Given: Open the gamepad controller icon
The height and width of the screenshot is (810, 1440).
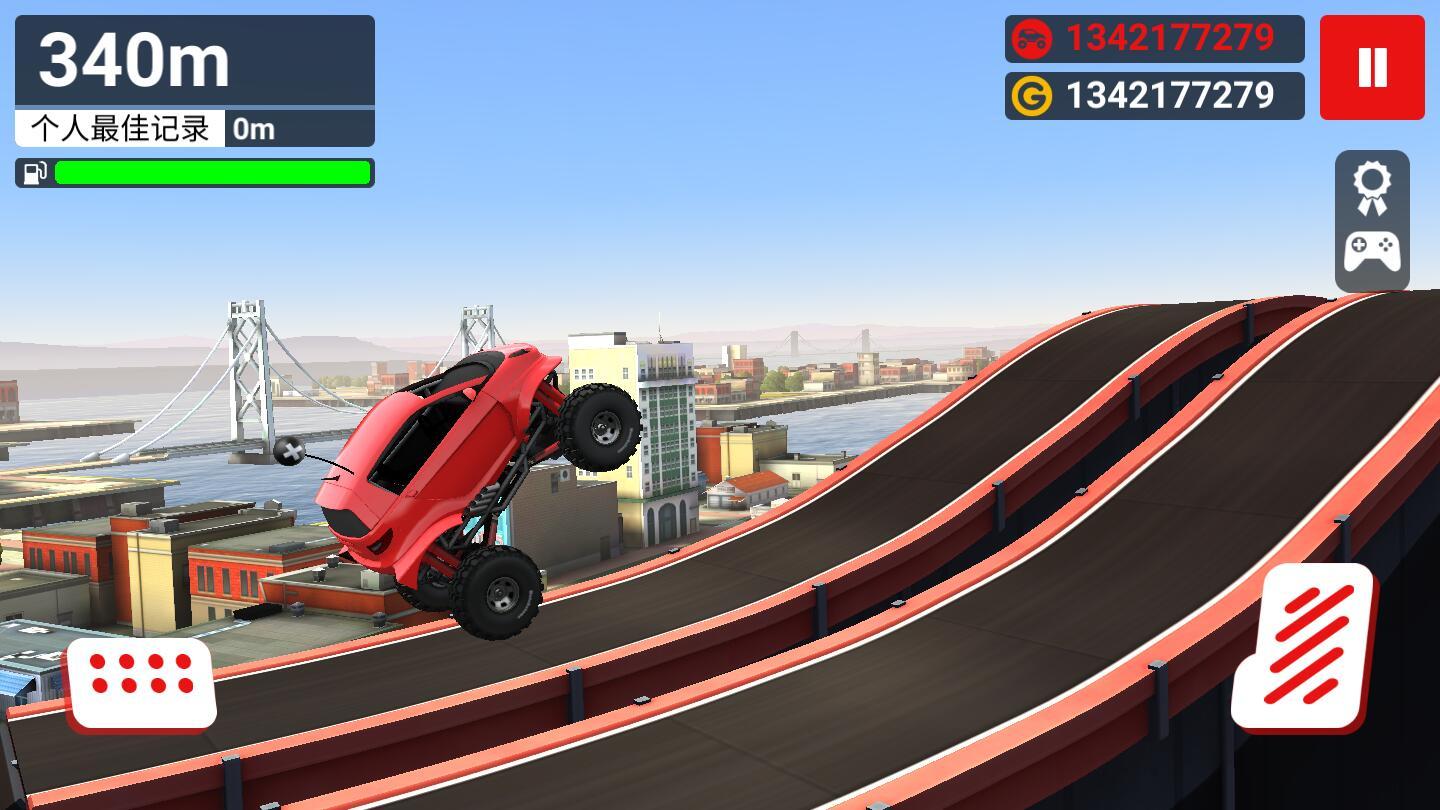Looking at the screenshot, I should click(x=1372, y=251).
